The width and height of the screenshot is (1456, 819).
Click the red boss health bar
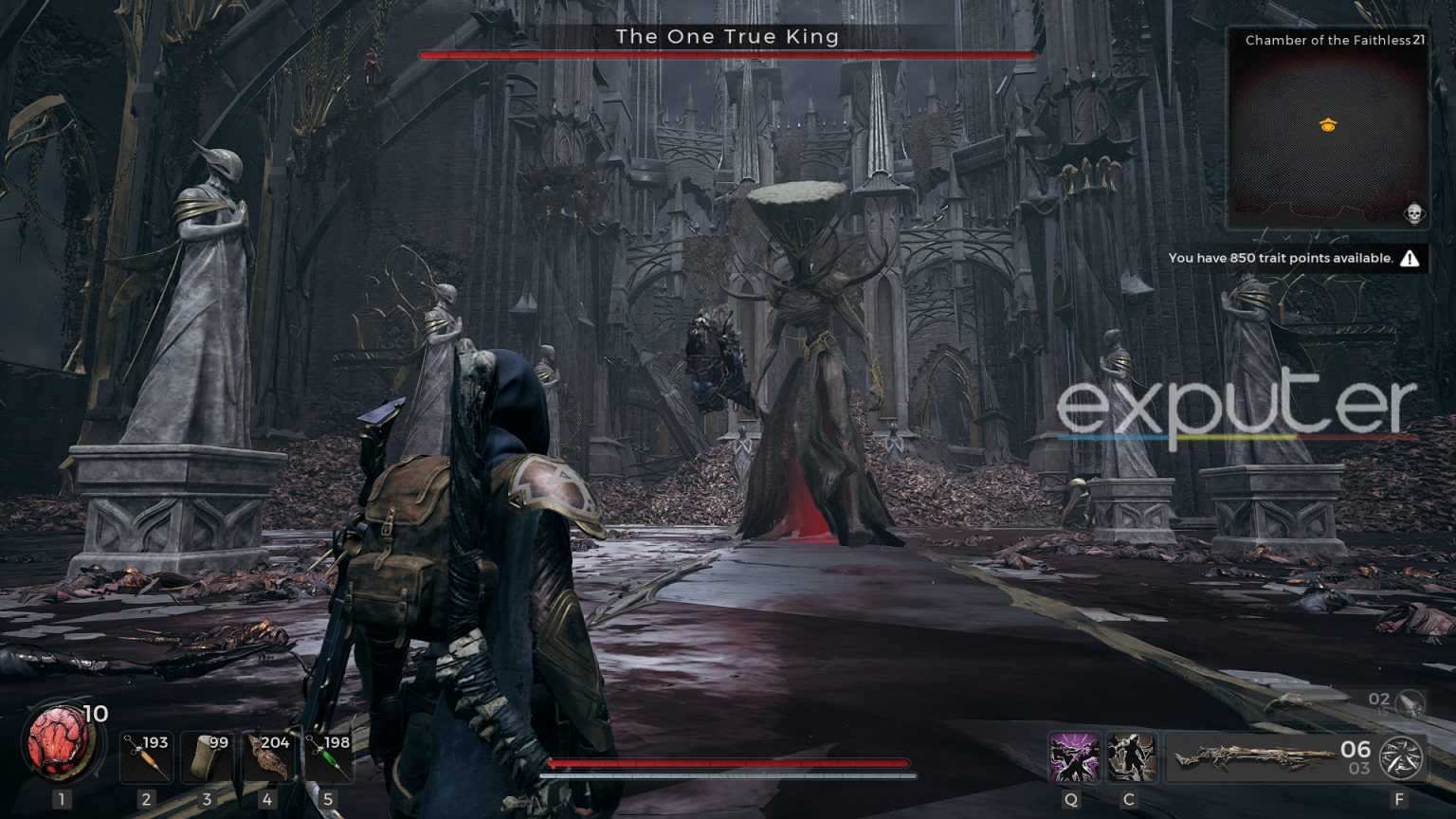click(727, 55)
